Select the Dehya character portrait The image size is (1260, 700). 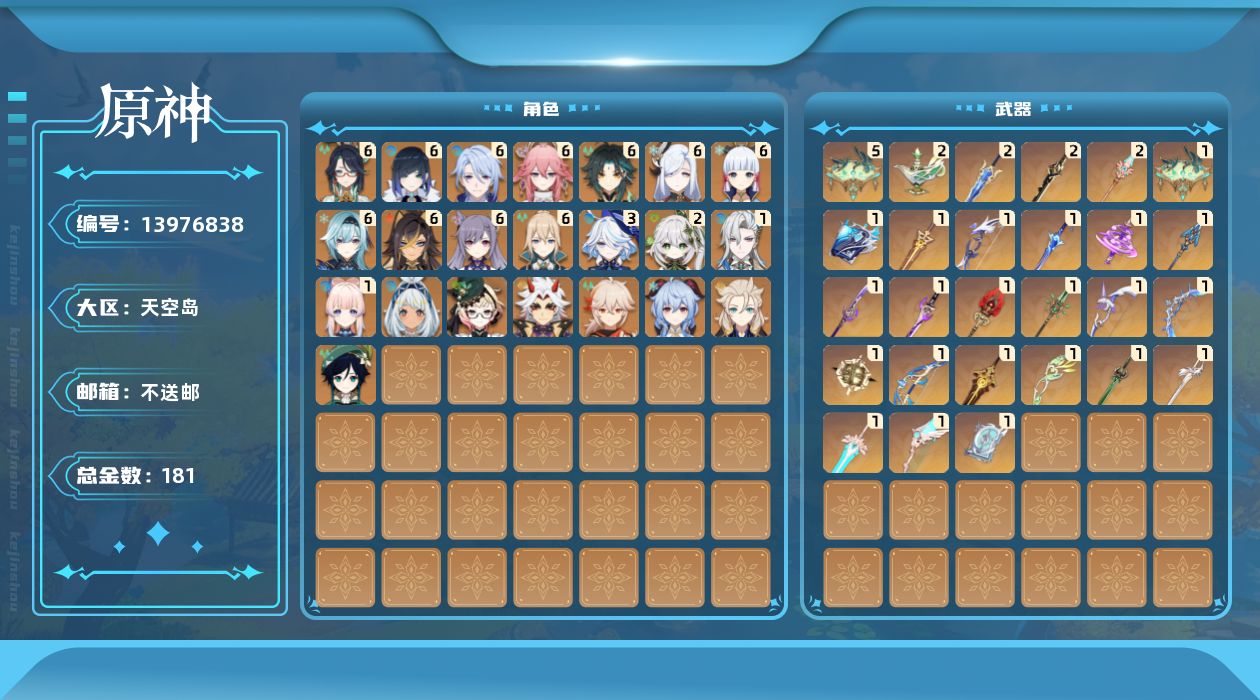[x=412, y=240]
